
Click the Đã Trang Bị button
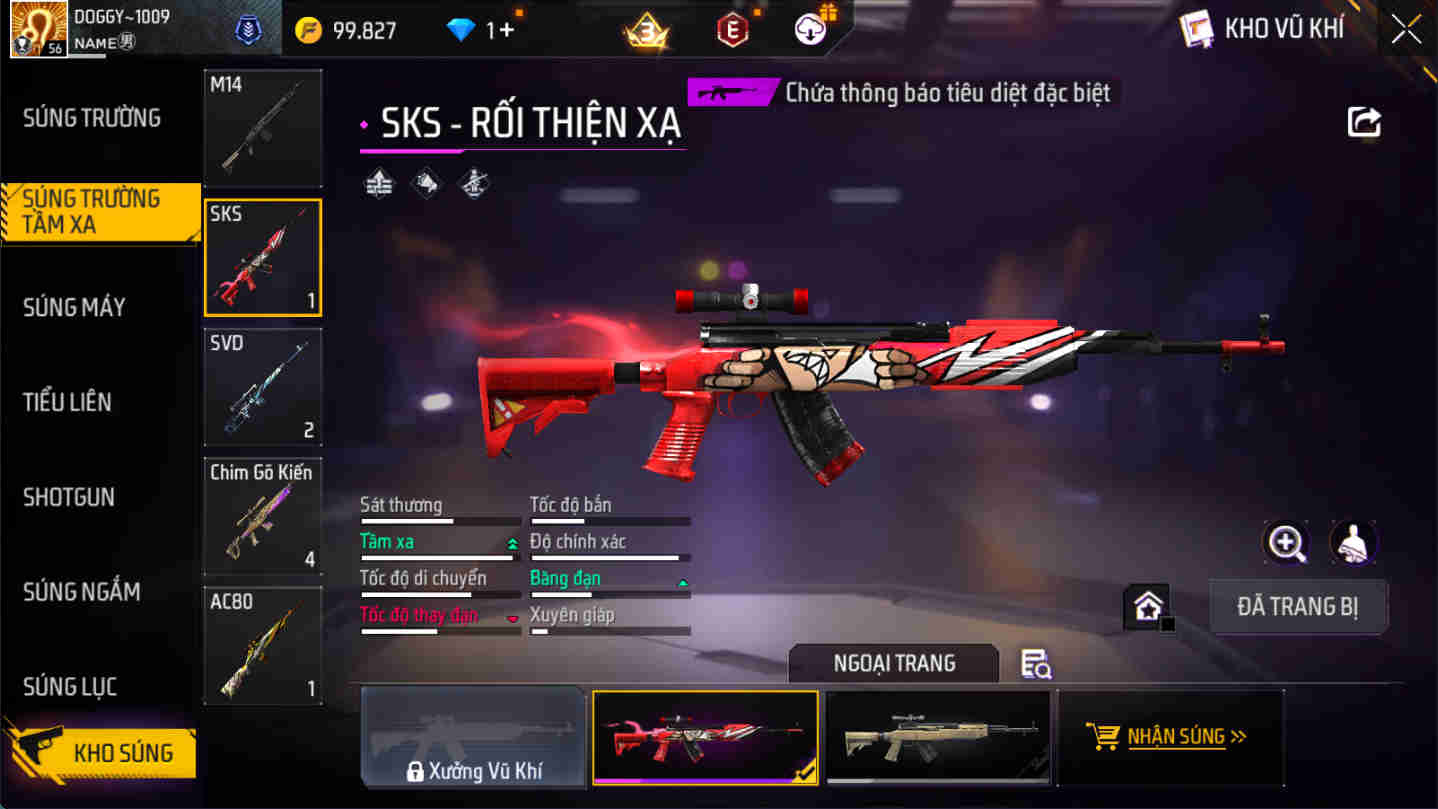1298,606
